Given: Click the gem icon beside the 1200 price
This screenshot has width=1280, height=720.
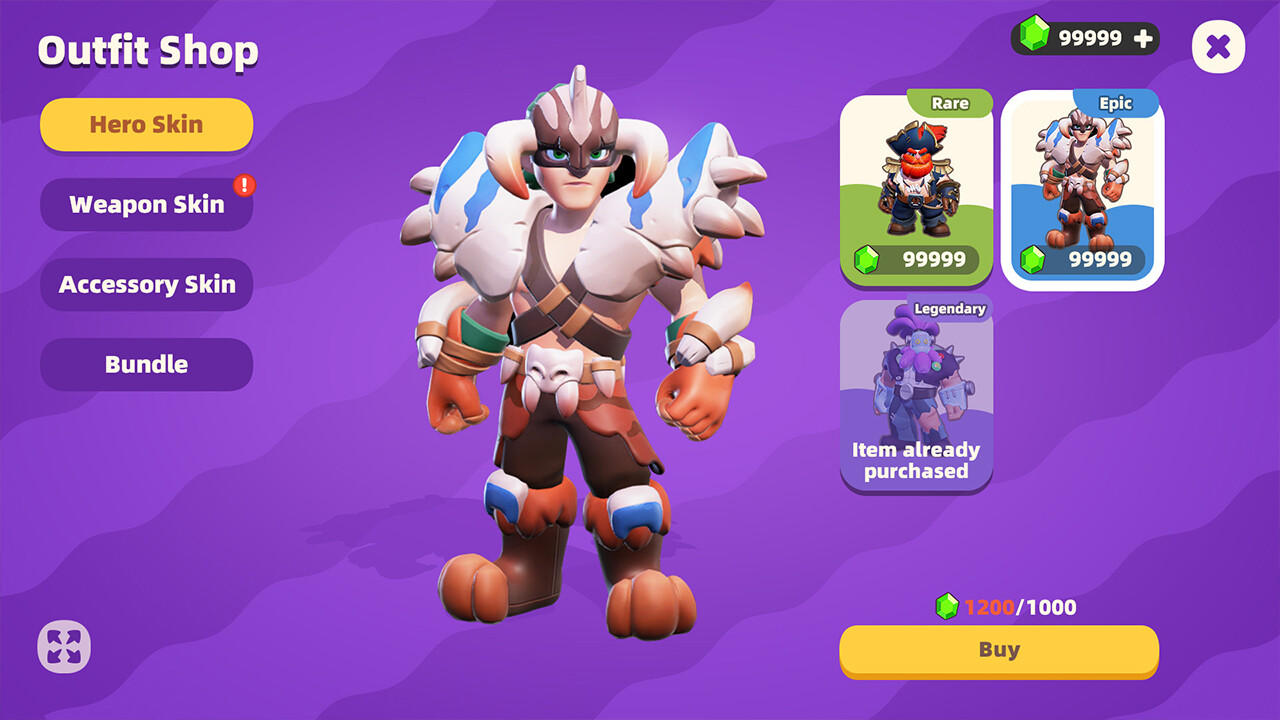Looking at the screenshot, I should tap(945, 606).
